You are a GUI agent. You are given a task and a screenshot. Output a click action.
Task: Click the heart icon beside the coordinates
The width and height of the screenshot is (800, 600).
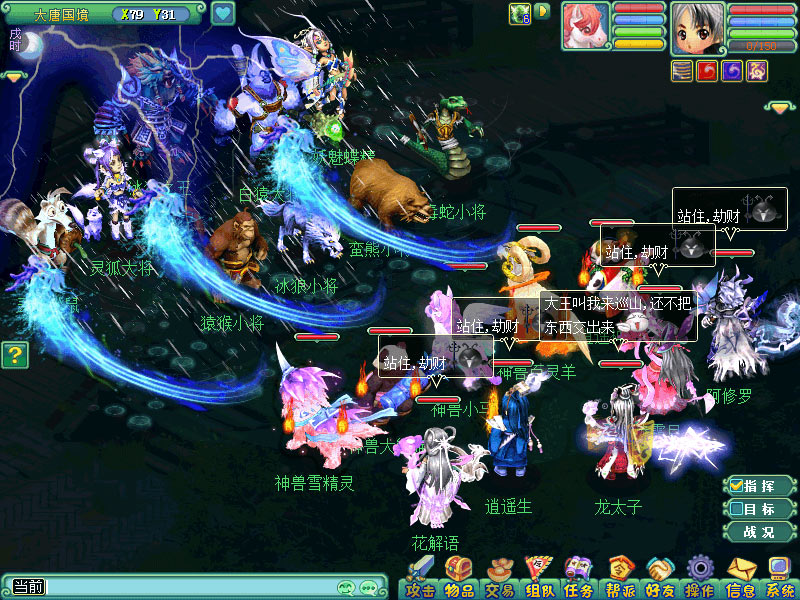click(x=223, y=14)
